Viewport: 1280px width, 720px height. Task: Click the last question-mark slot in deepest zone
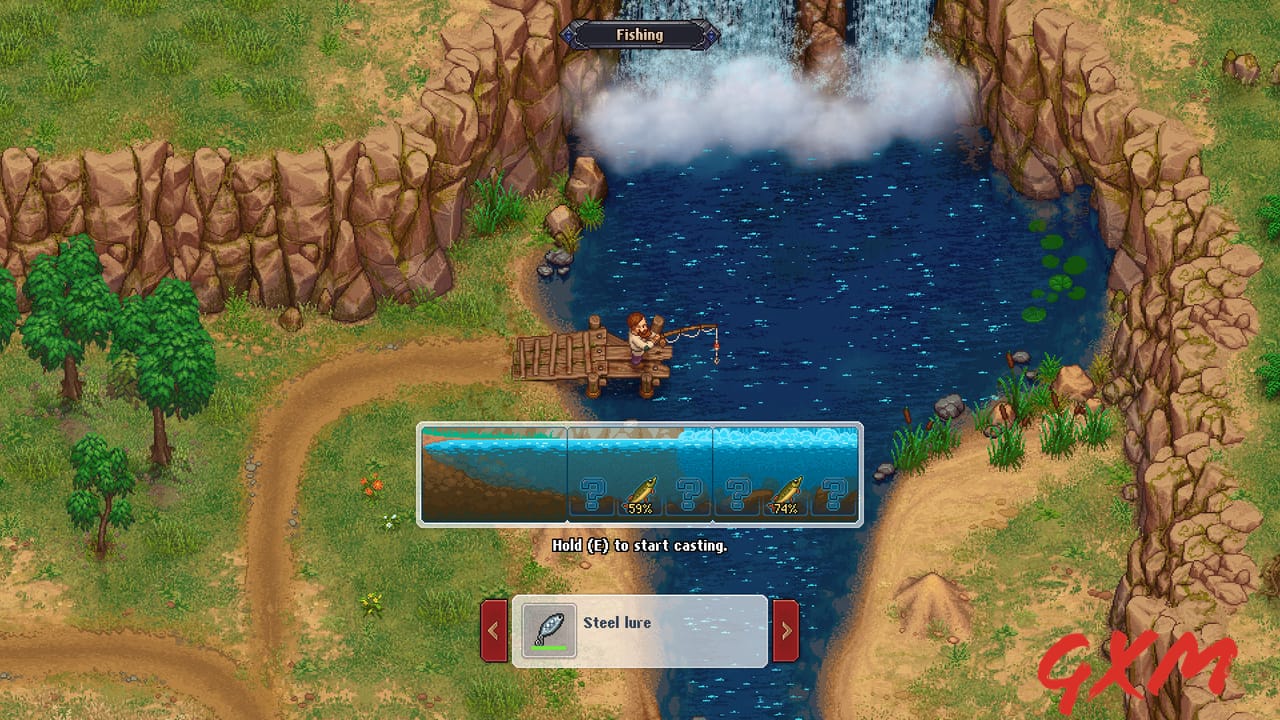[x=833, y=492]
